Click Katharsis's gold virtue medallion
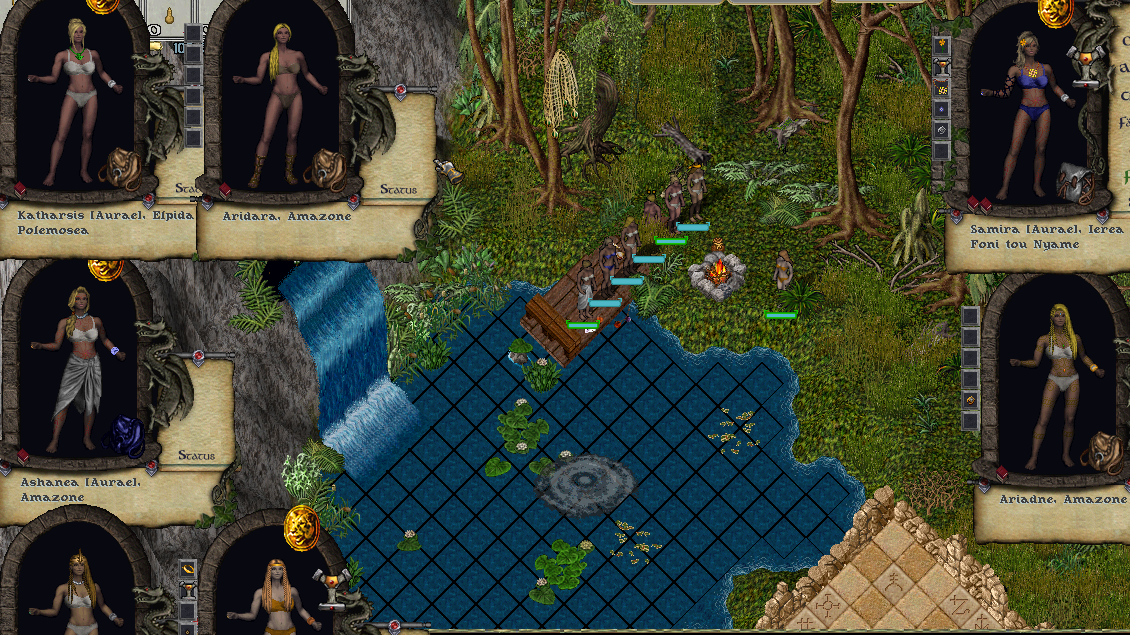Screen dimensions: 1130x635 coord(102,4)
